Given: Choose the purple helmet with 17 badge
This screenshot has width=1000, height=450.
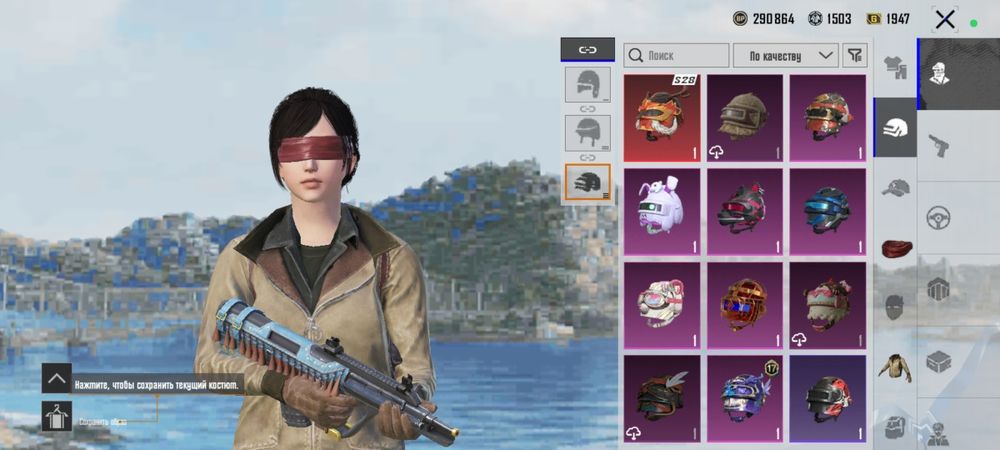Looking at the screenshot, I should (x=745, y=397).
